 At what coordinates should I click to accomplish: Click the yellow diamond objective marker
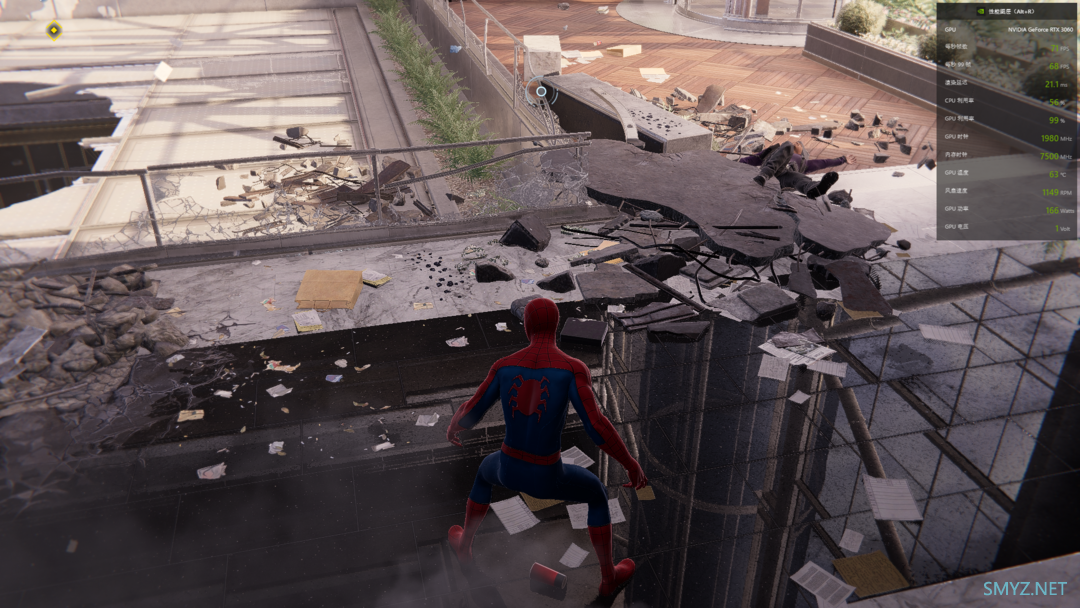[54, 30]
